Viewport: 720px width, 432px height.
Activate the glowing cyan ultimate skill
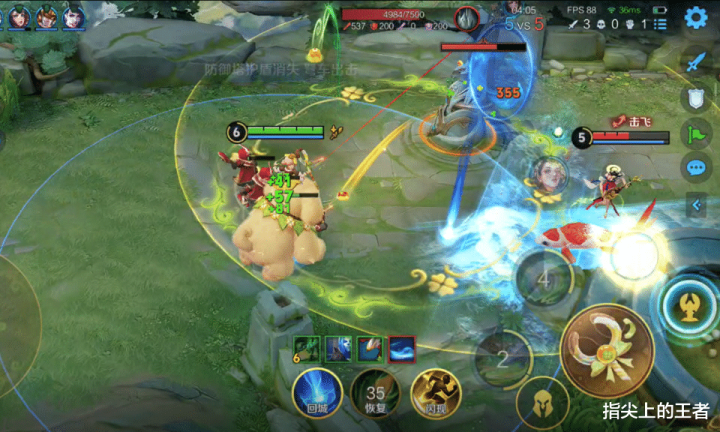(689, 303)
